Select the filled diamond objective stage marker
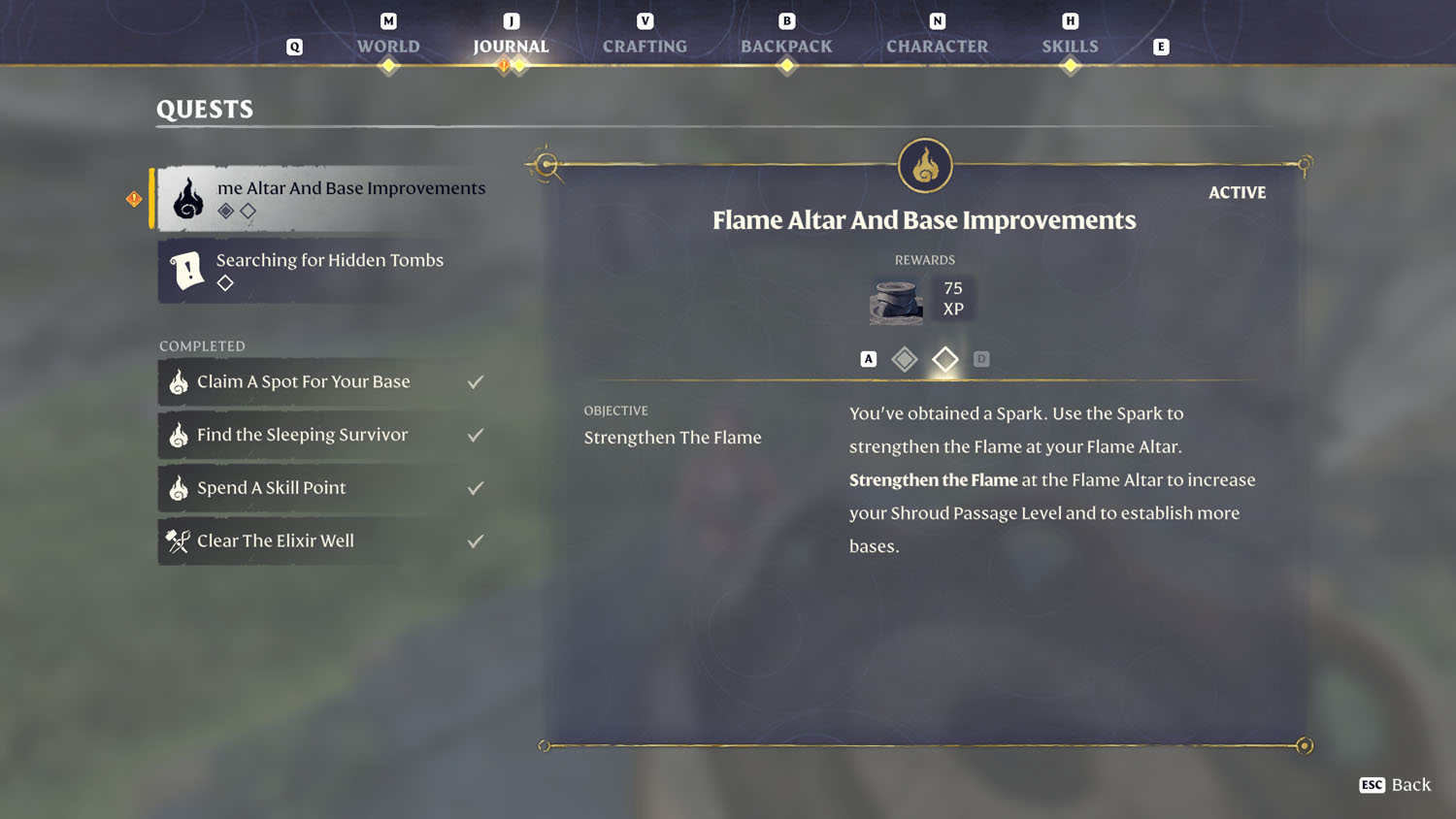The width and height of the screenshot is (1456, 819). pos(904,358)
